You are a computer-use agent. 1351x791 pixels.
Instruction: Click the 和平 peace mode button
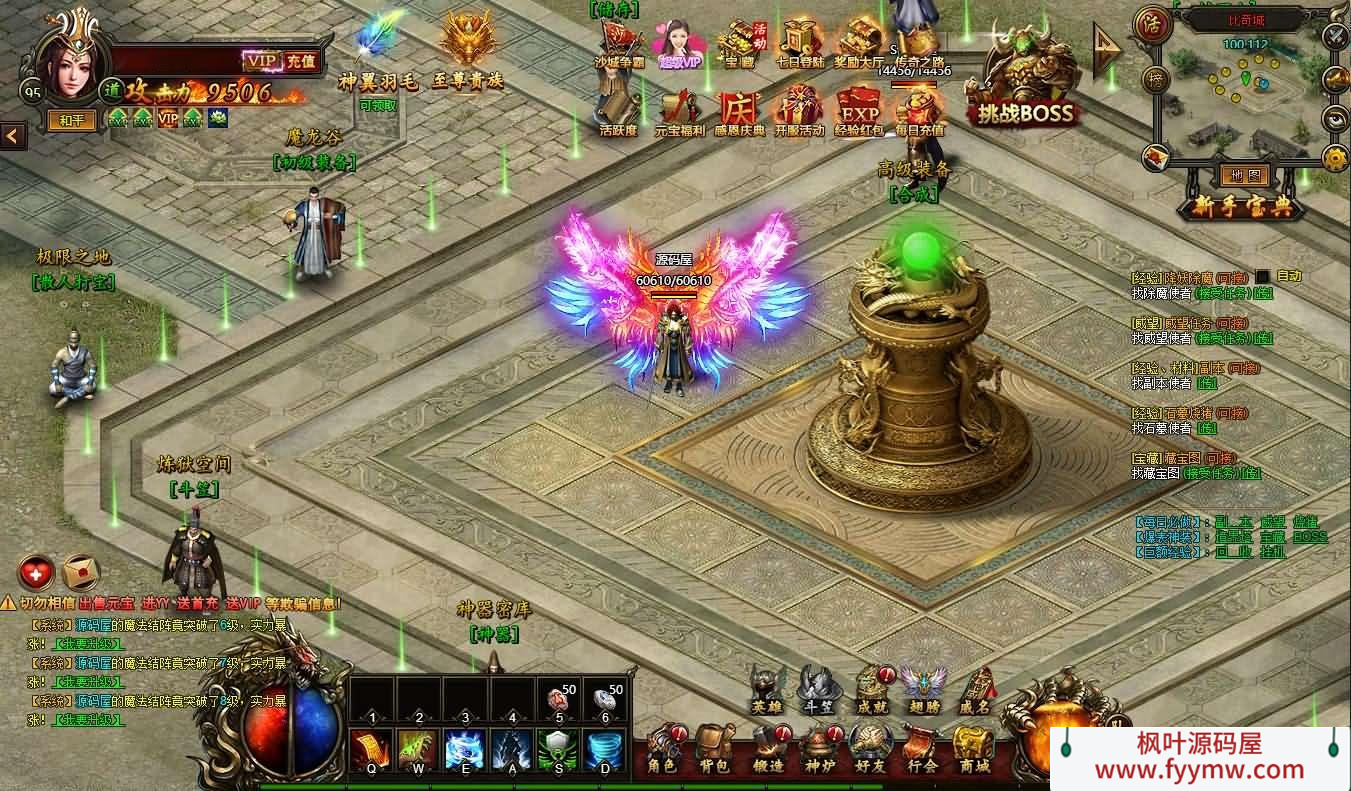coord(71,121)
